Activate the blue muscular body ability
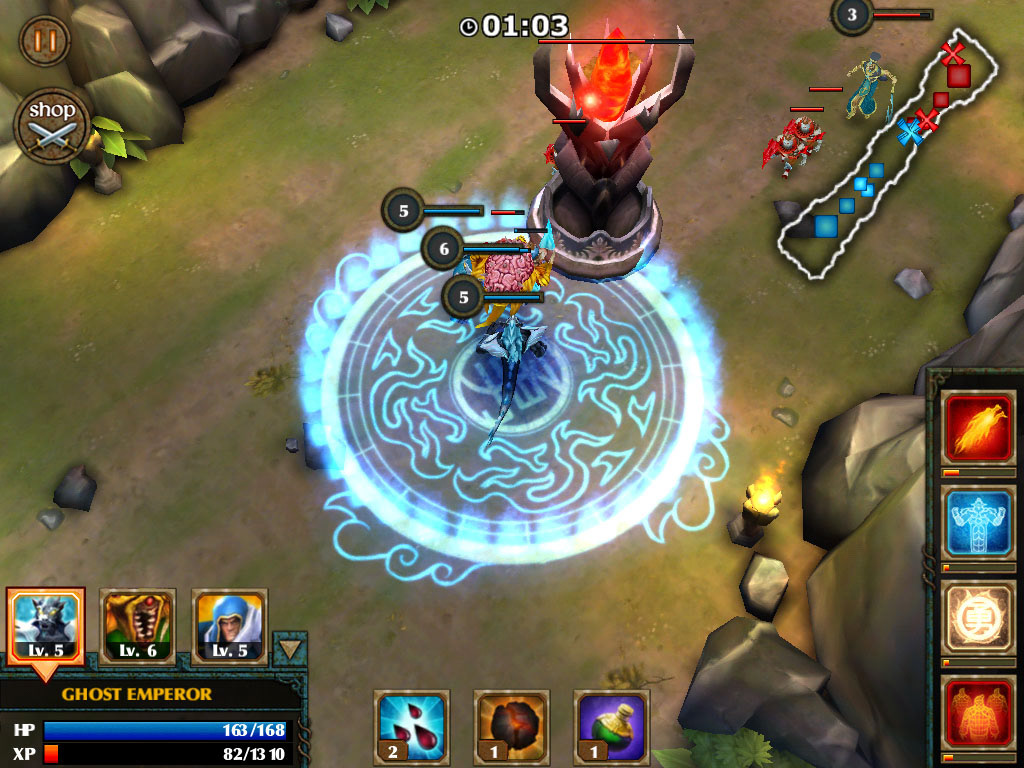Image resolution: width=1024 pixels, height=768 pixels. (x=979, y=522)
